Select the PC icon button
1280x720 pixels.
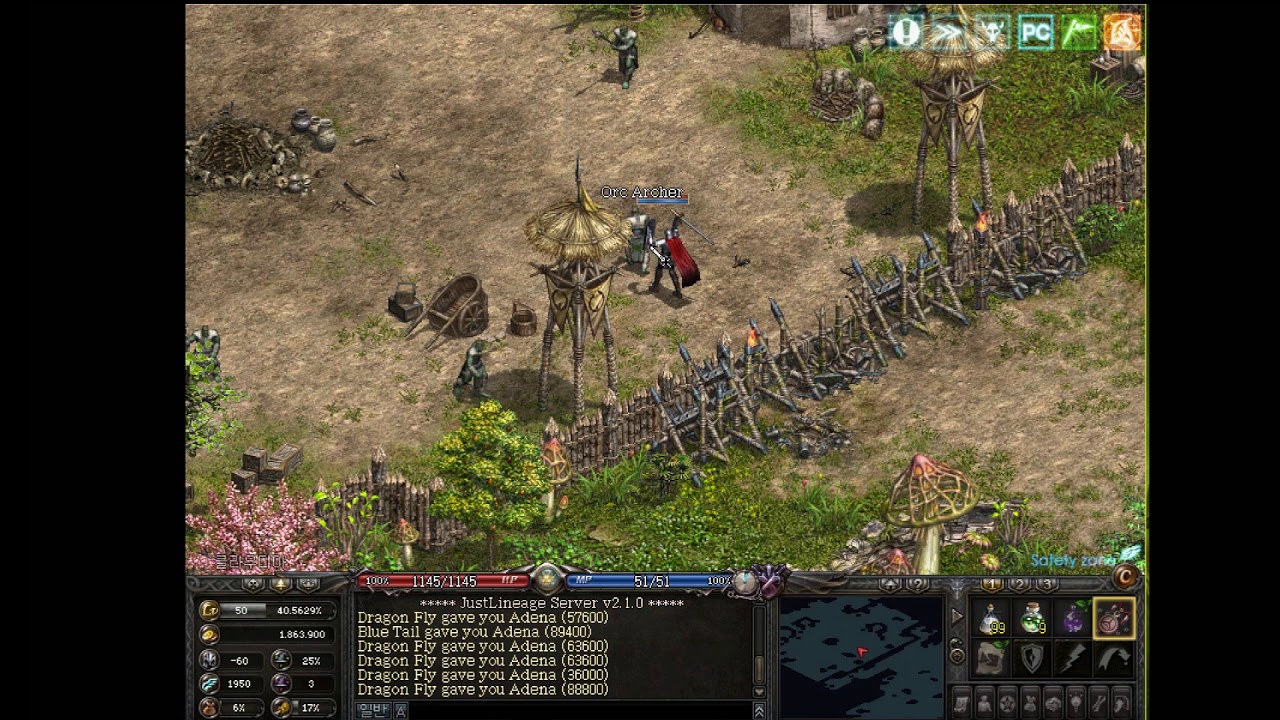[1036, 33]
